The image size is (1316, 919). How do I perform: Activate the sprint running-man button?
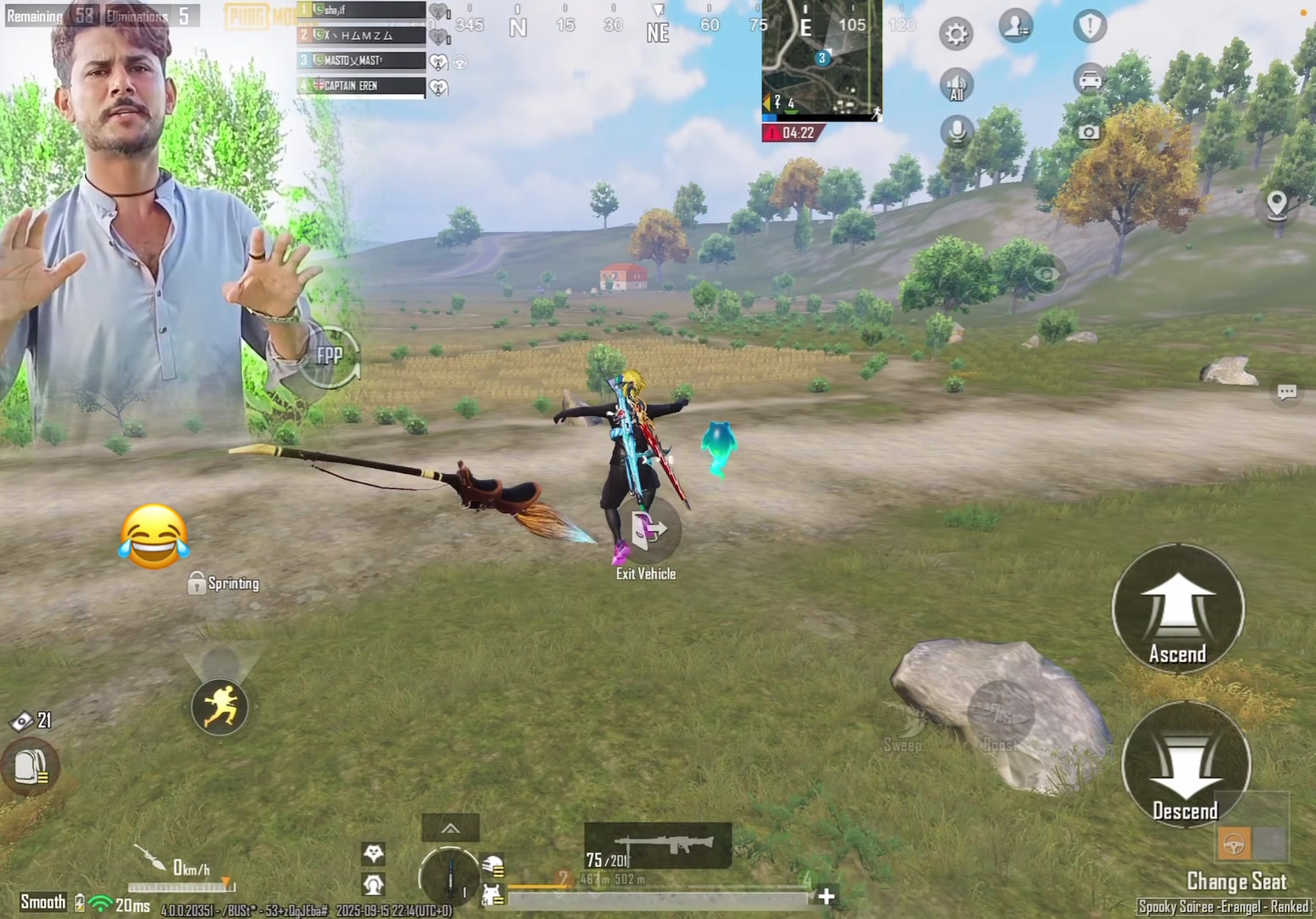(220, 707)
